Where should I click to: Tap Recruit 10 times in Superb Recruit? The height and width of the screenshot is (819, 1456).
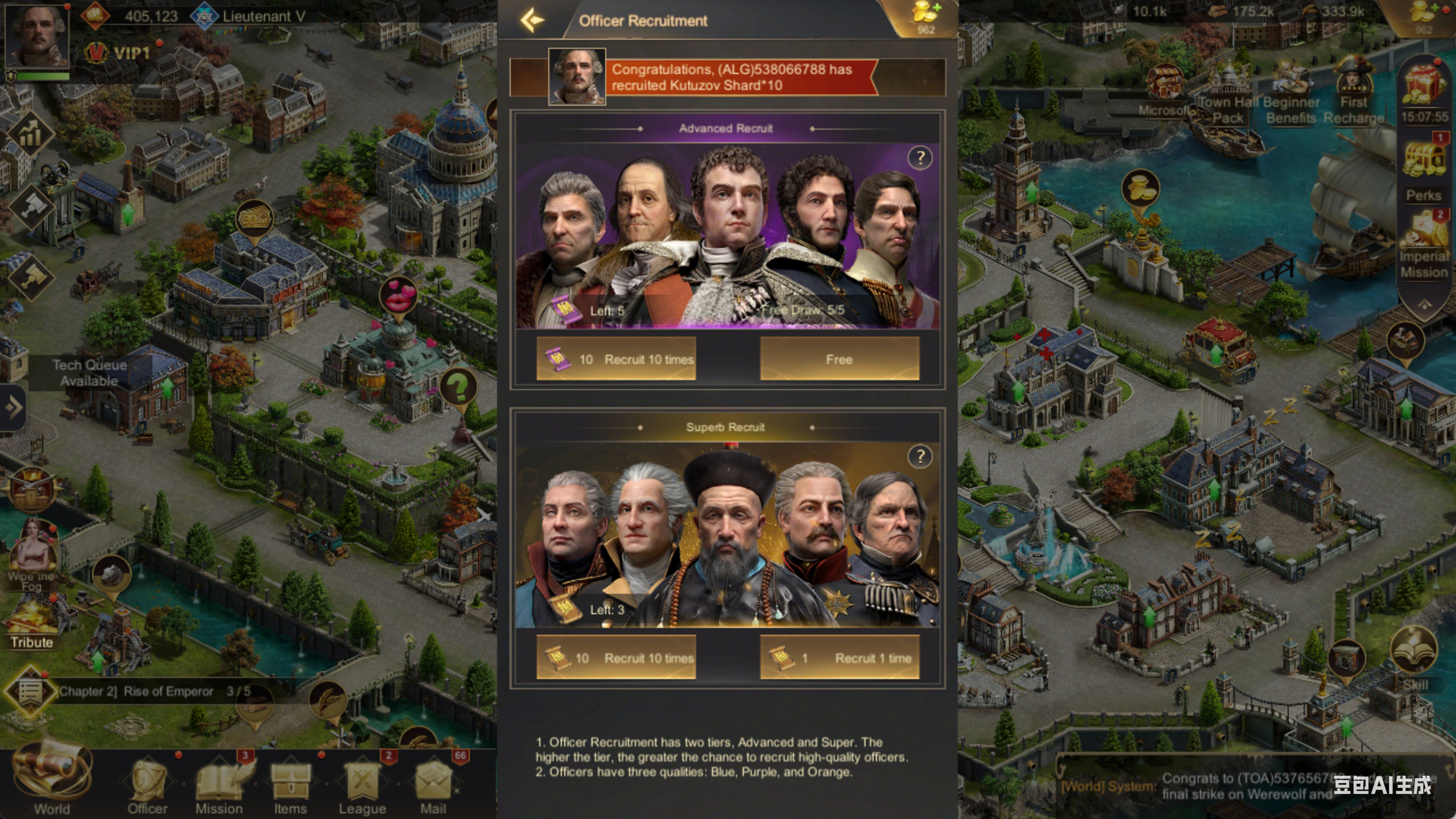tap(616, 657)
